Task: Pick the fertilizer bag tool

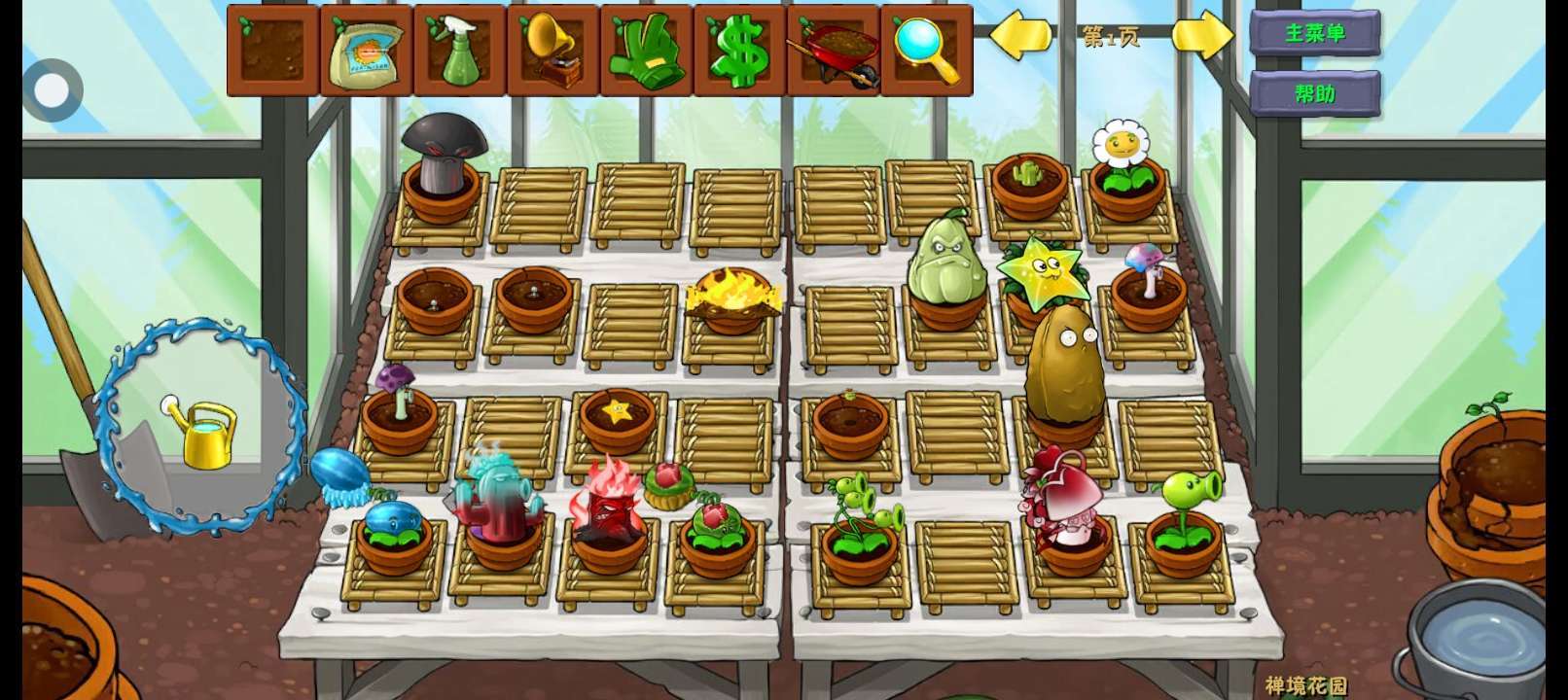Action: coord(366,51)
